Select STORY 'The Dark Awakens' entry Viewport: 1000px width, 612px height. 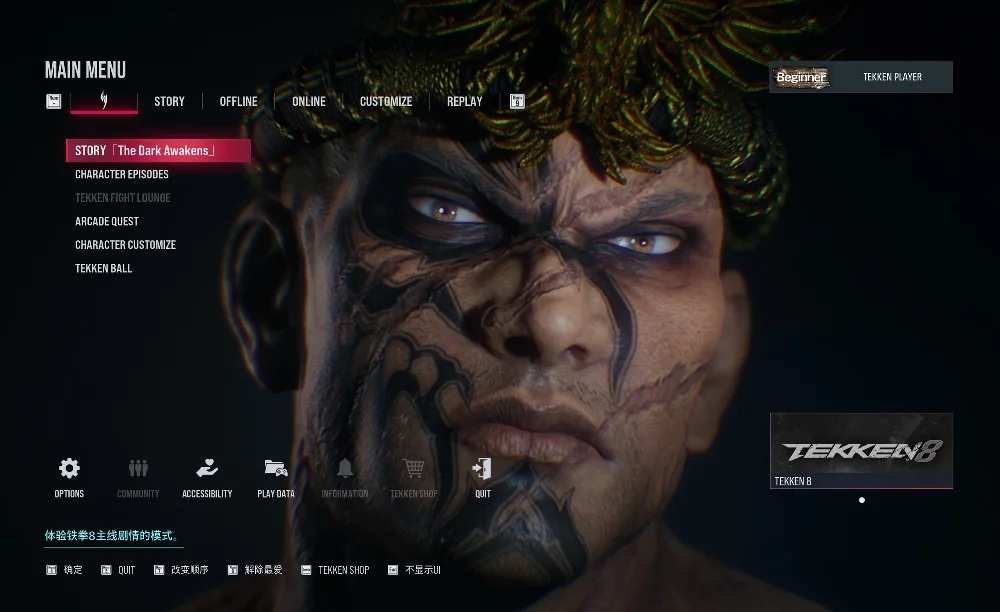click(157, 151)
